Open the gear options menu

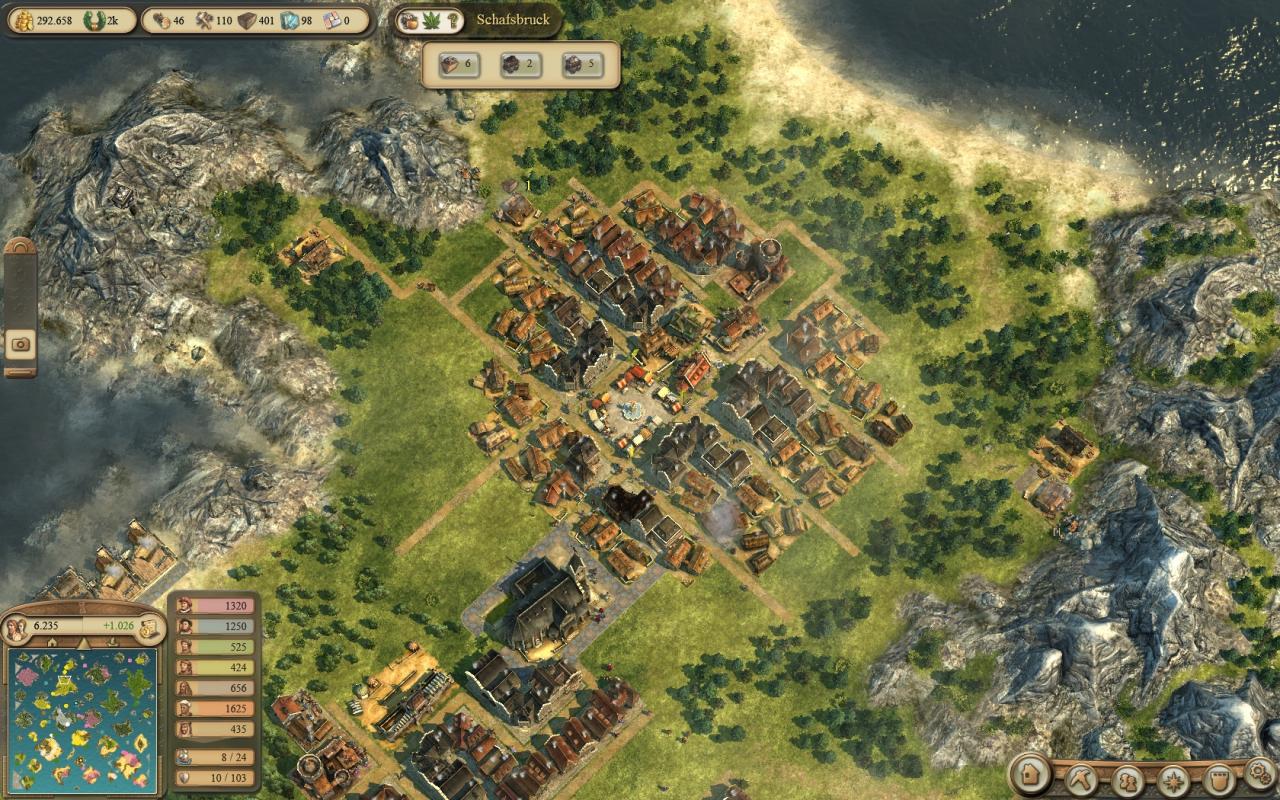(x=1260, y=772)
